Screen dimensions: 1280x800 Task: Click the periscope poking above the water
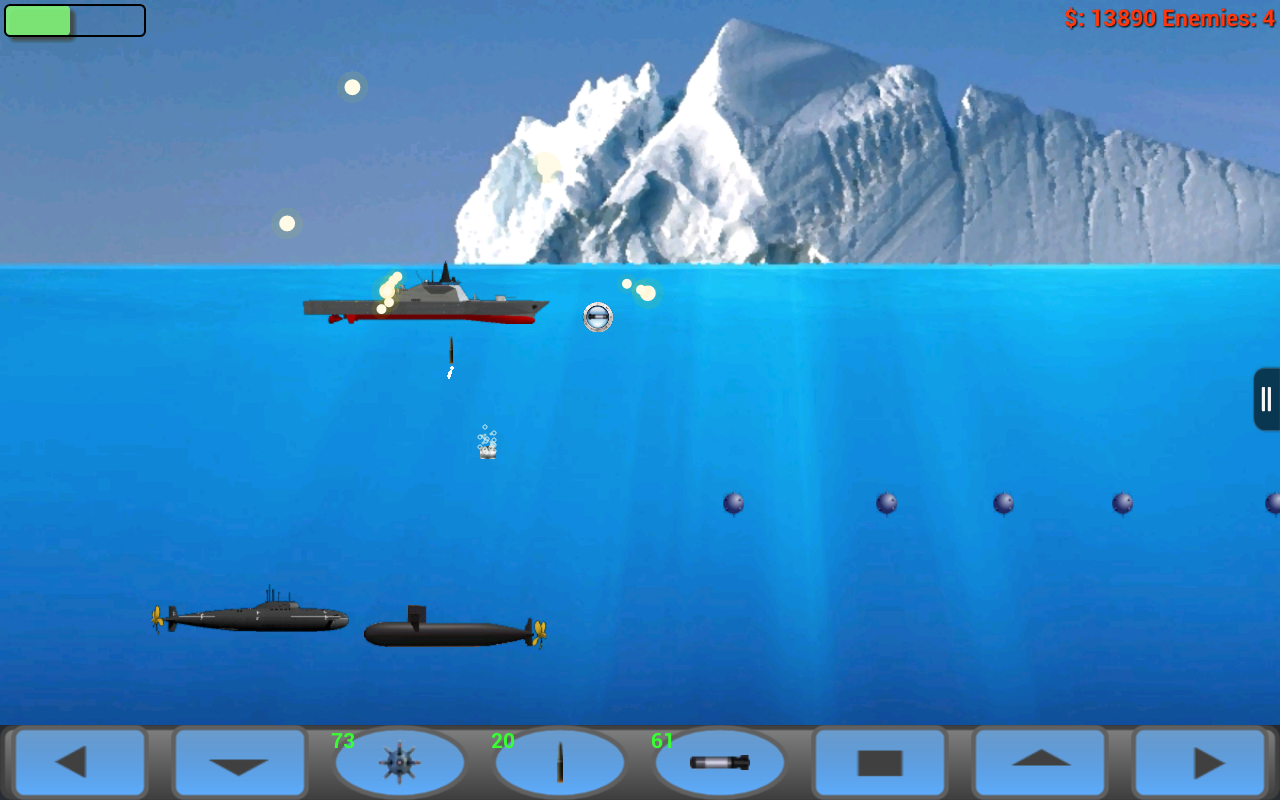pyautogui.click(x=597, y=318)
